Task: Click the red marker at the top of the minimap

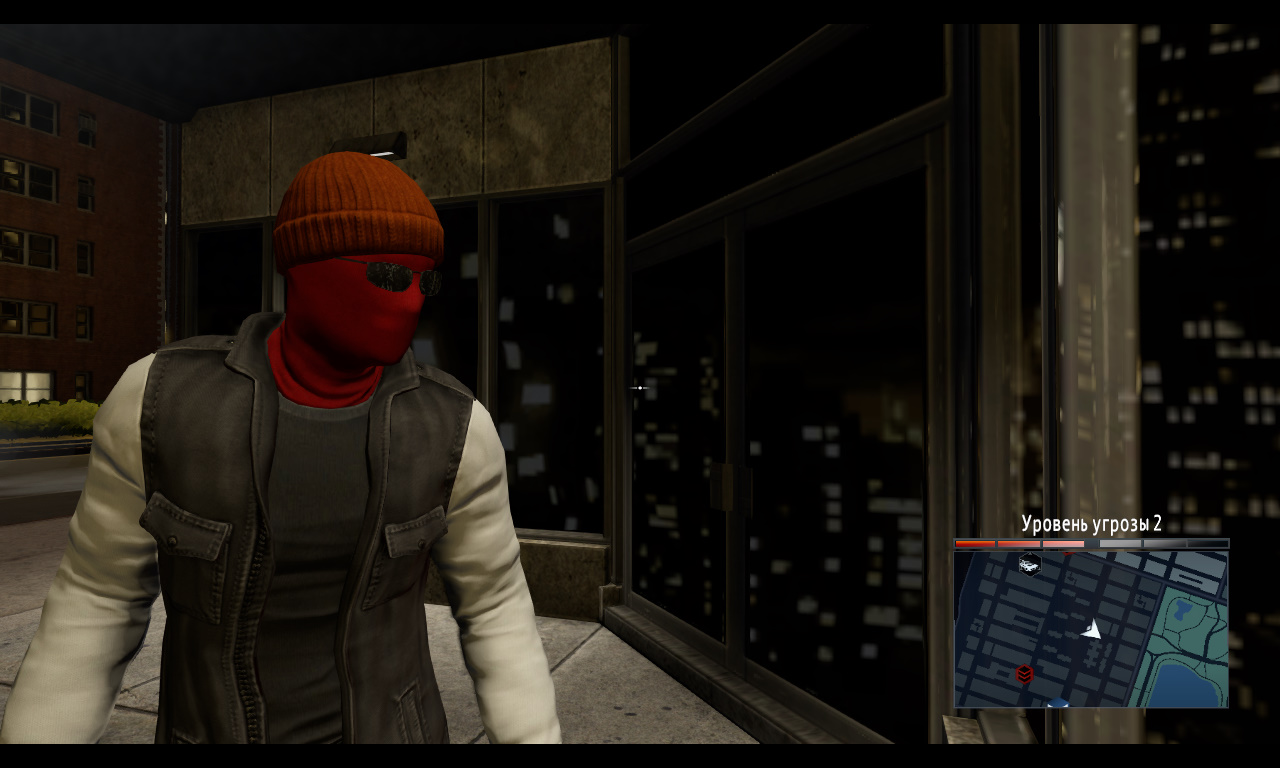Action: click(x=1068, y=553)
